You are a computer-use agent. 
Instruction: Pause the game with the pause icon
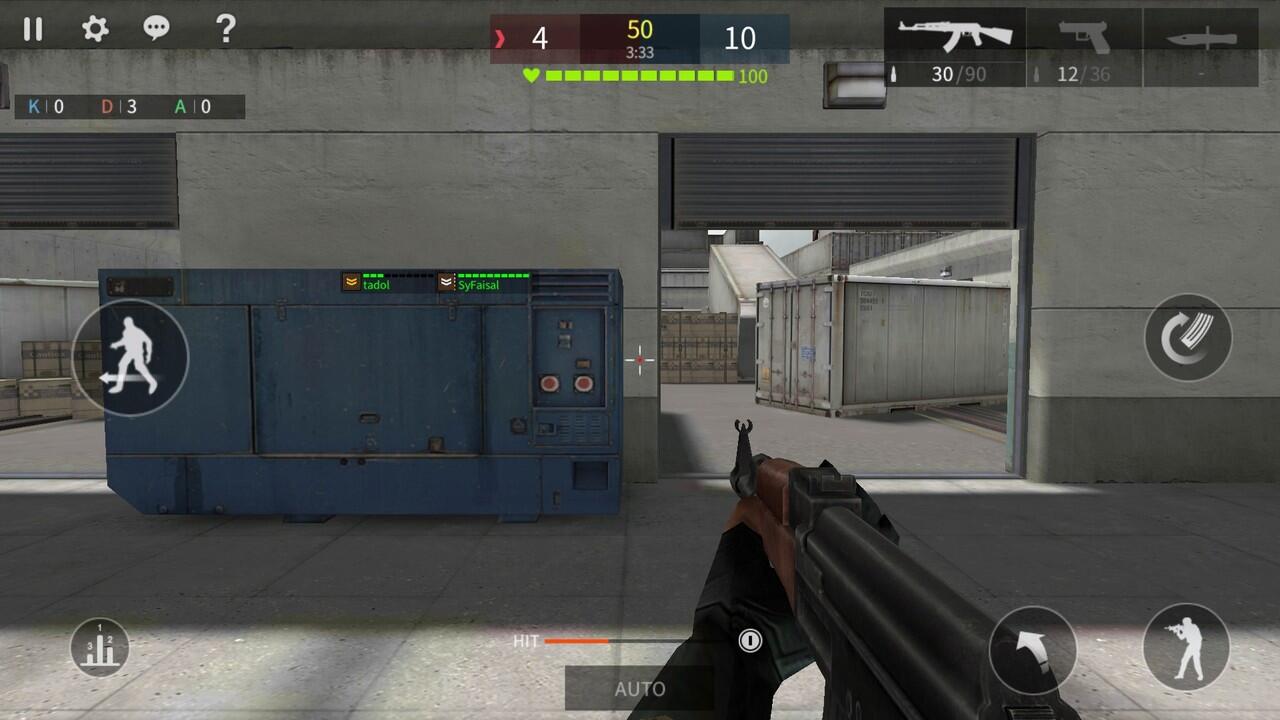point(33,30)
